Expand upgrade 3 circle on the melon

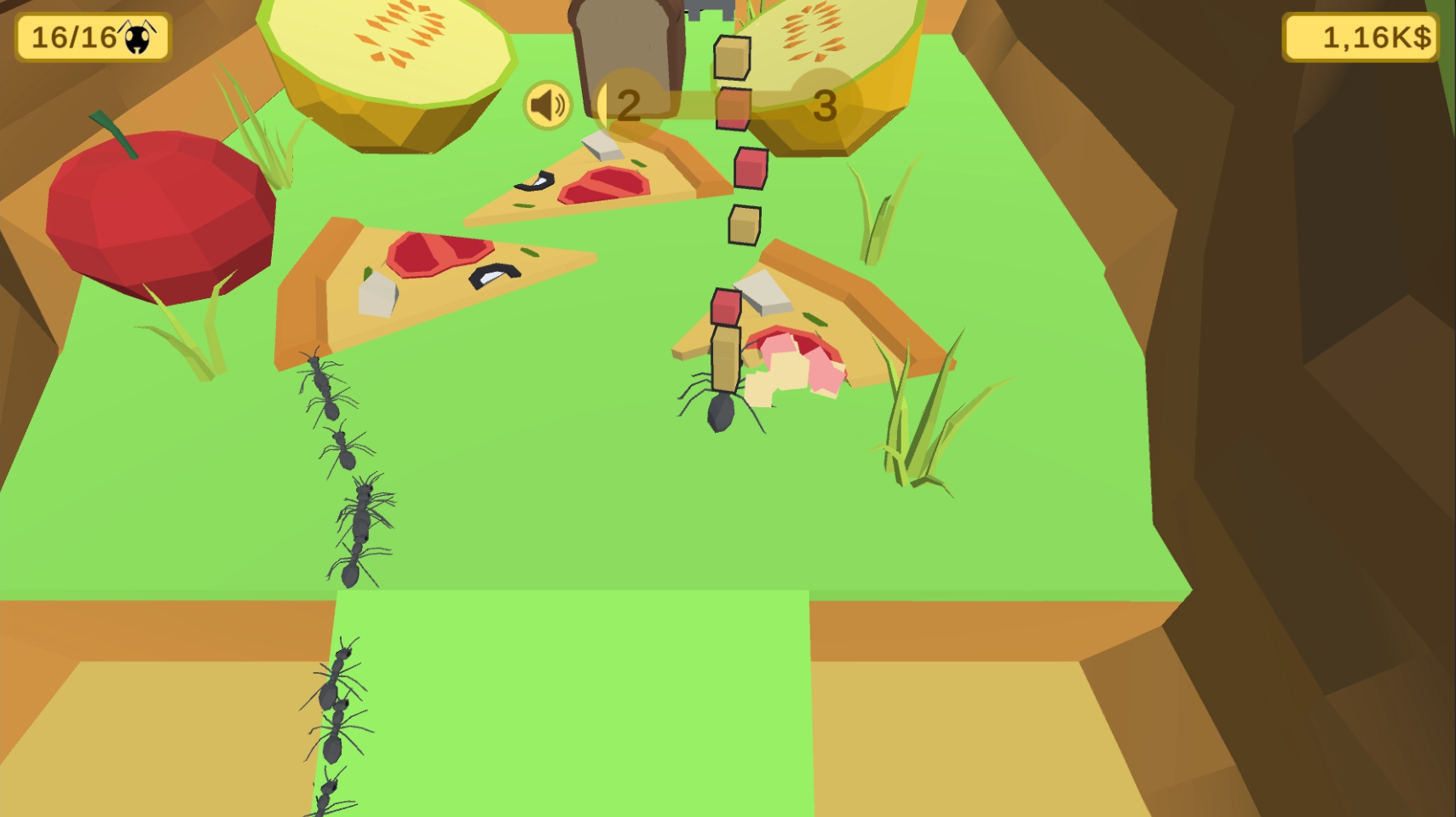pyautogui.click(x=825, y=106)
